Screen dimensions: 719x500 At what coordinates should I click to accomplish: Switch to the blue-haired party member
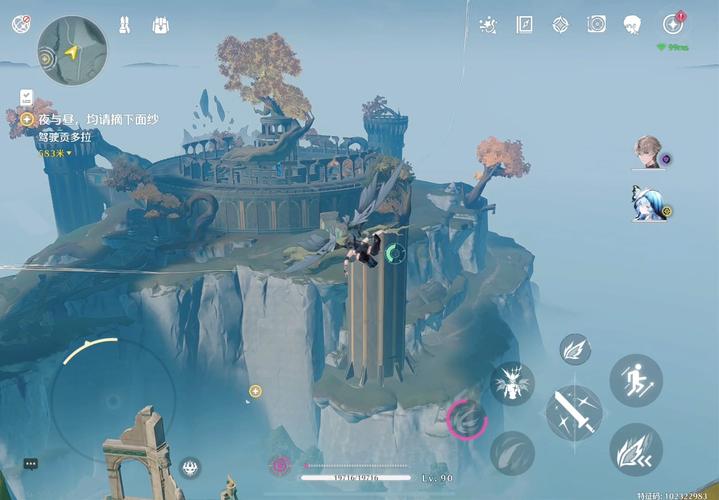[x=648, y=203]
